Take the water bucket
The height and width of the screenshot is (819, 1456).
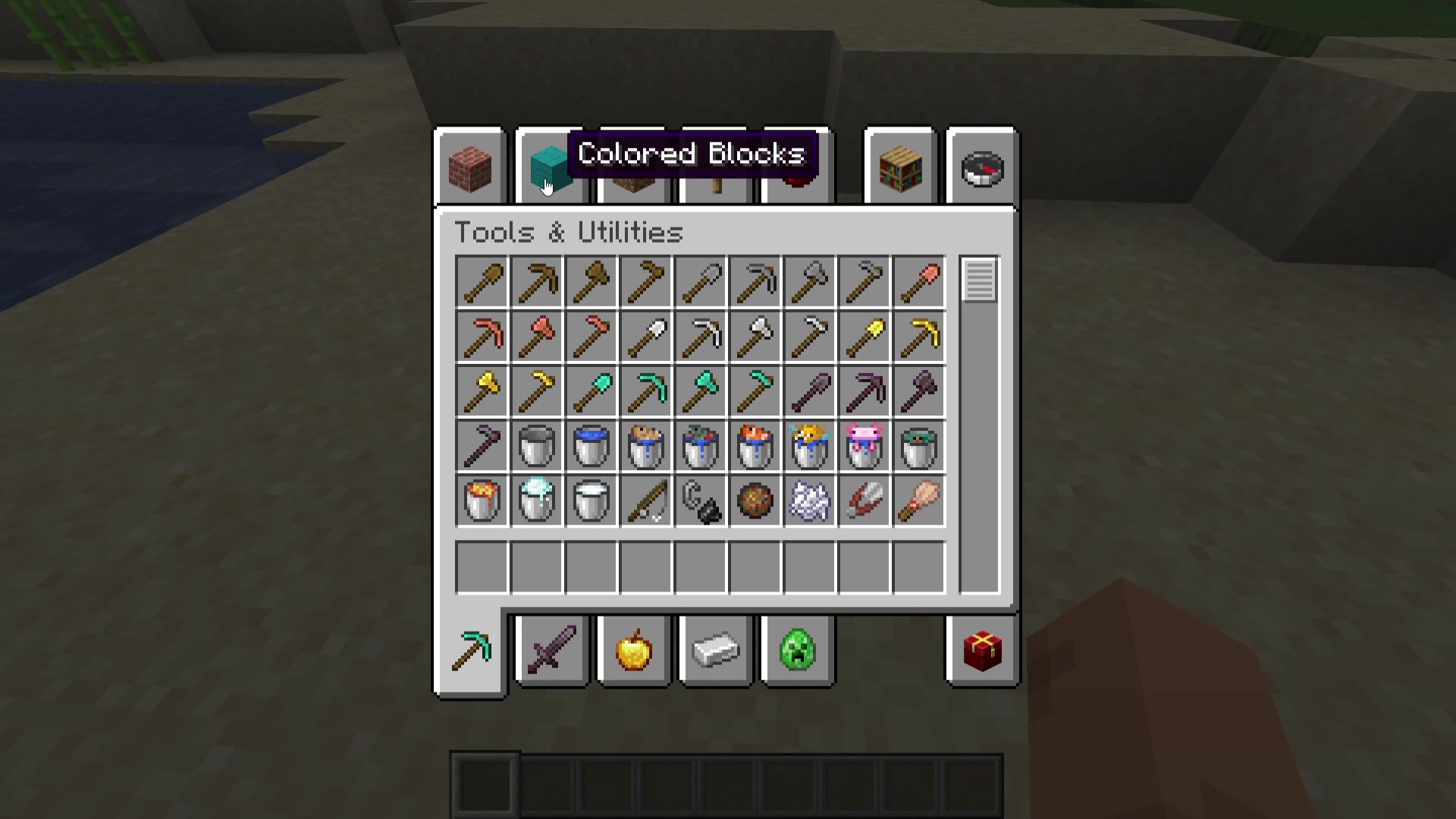pyautogui.click(x=591, y=446)
